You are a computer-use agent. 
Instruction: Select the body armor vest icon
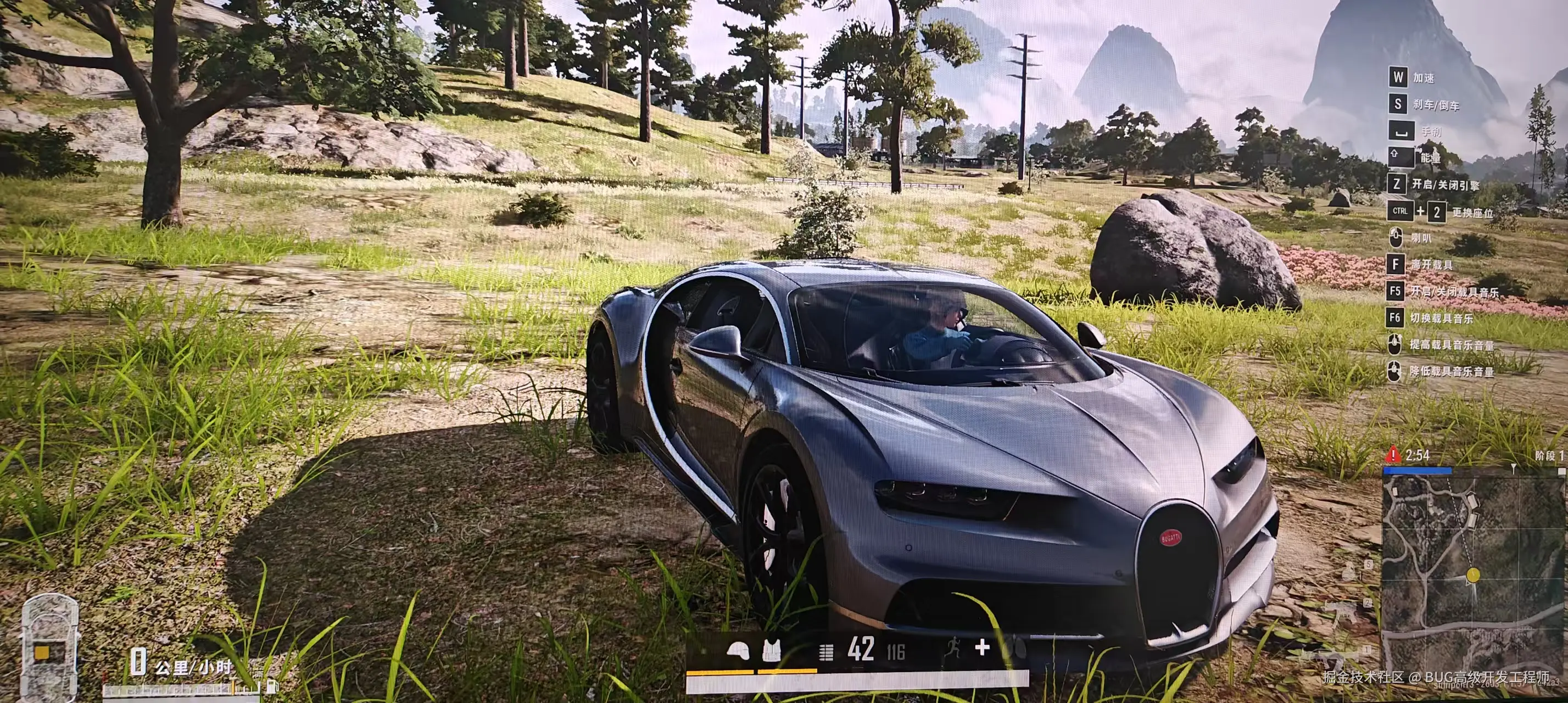pyautogui.click(x=771, y=651)
